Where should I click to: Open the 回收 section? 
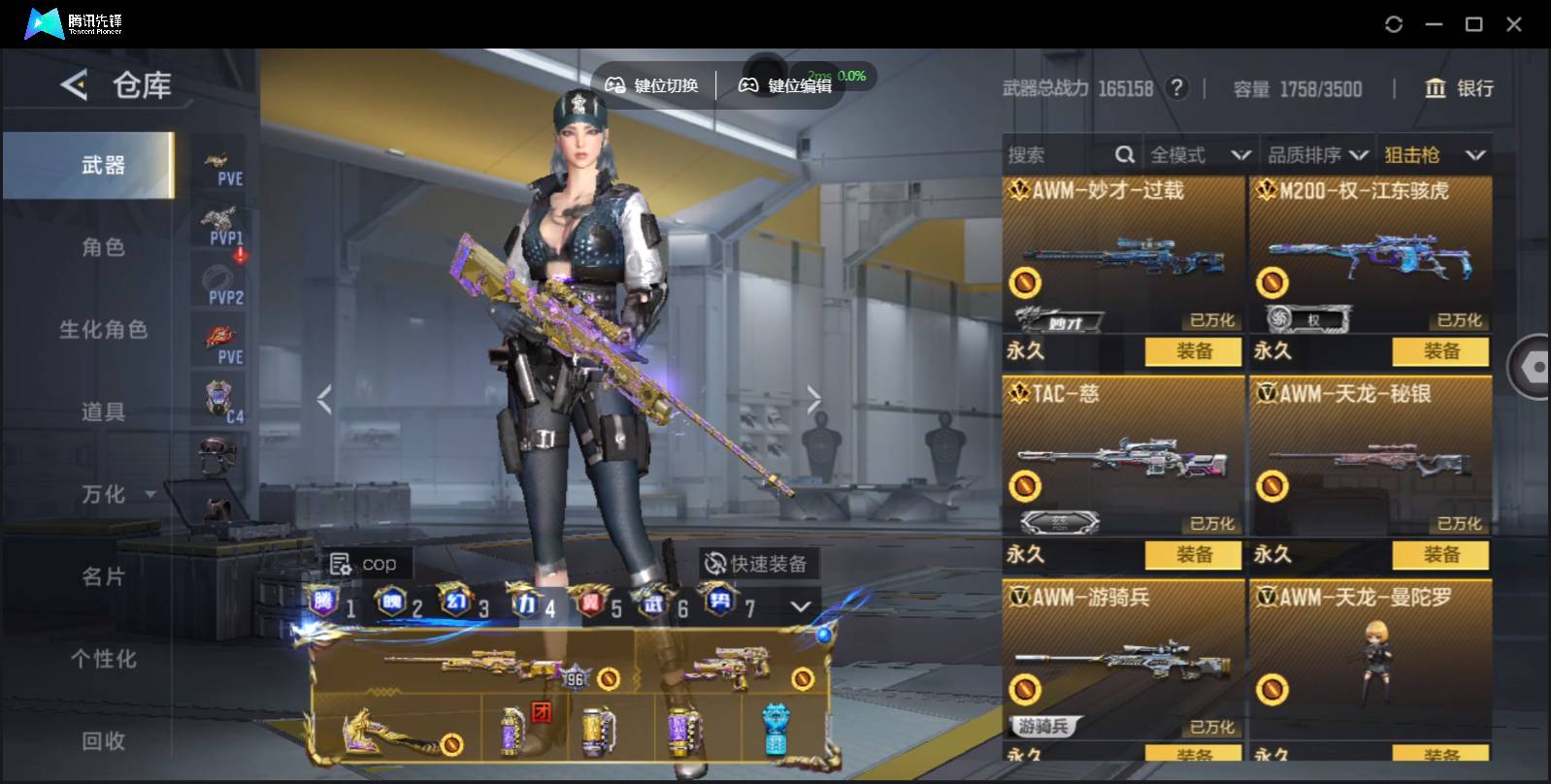[x=103, y=741]
